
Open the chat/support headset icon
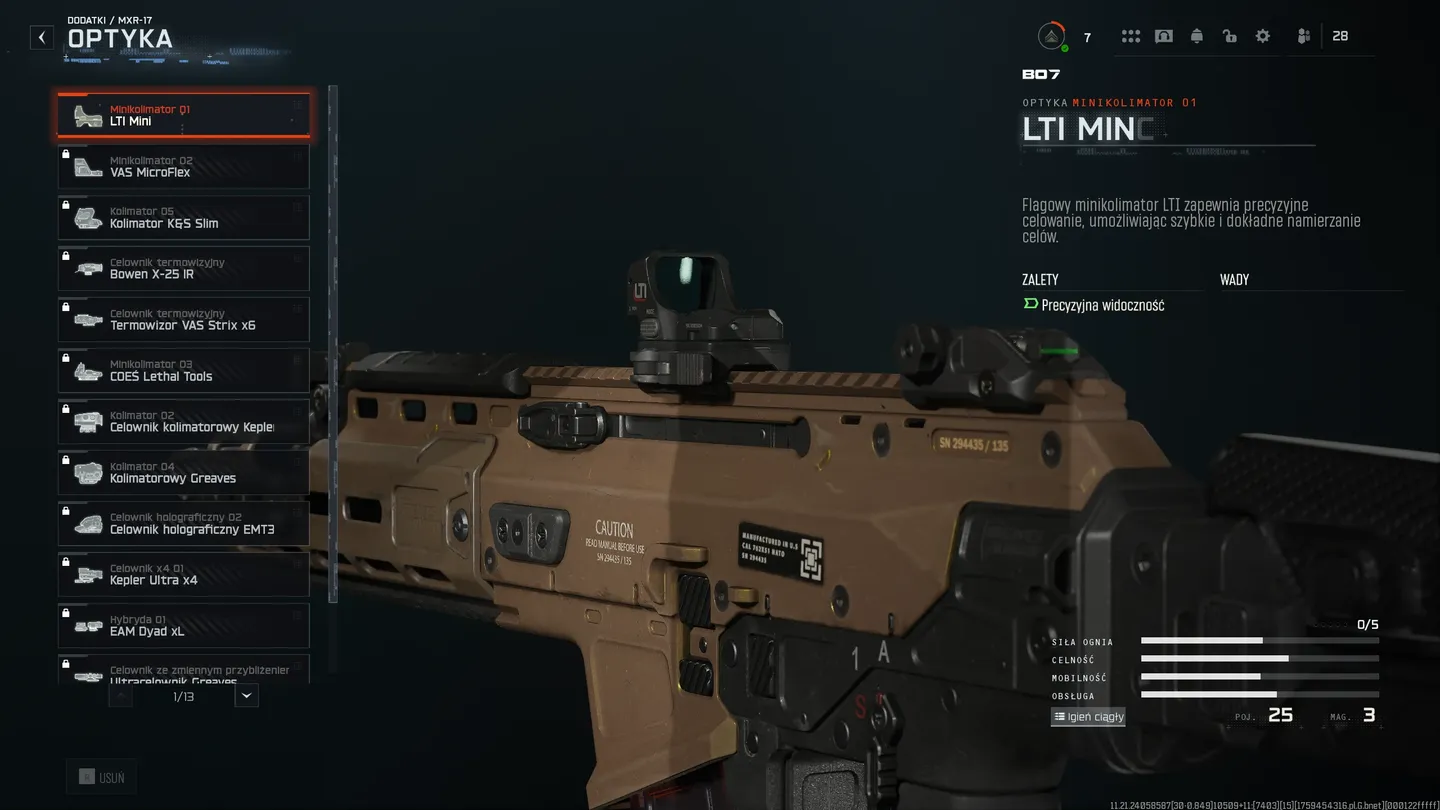(1164, 35)
